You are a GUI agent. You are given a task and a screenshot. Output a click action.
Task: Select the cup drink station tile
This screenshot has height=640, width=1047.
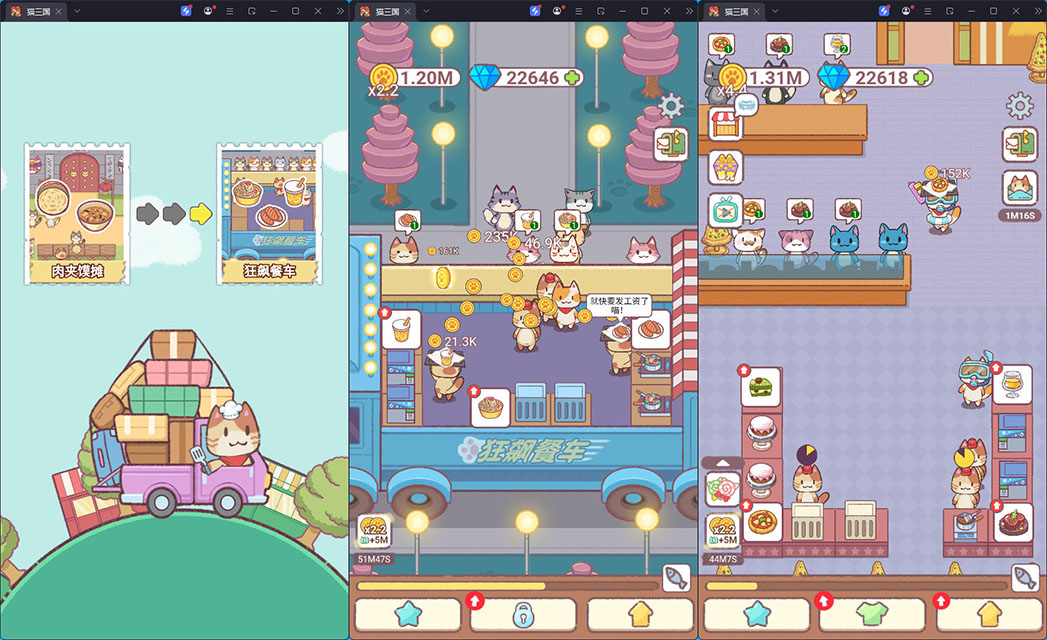pyautogui.click(x=402, y=329)
